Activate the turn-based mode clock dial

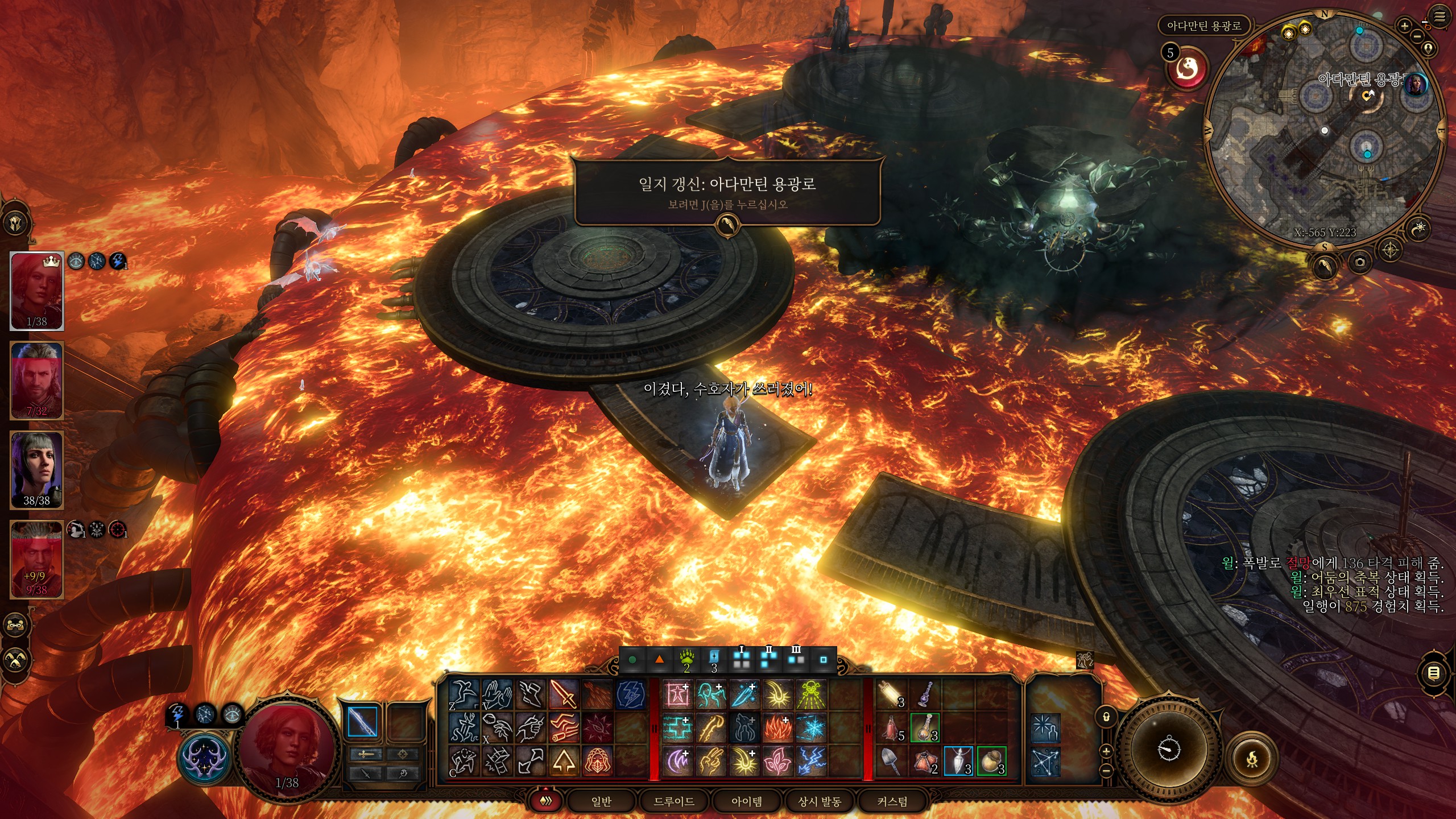[1168, 749]
